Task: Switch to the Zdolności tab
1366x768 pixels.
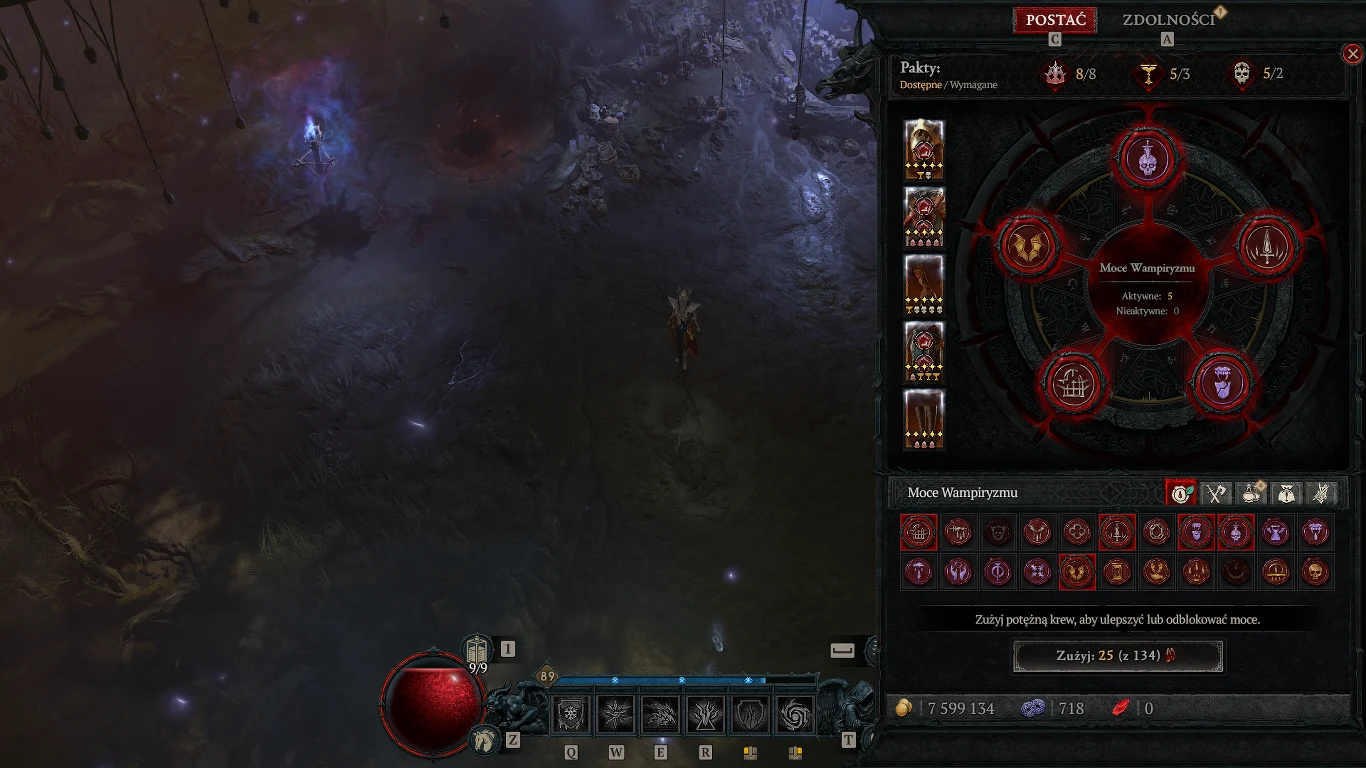Action: [1168, 20]
